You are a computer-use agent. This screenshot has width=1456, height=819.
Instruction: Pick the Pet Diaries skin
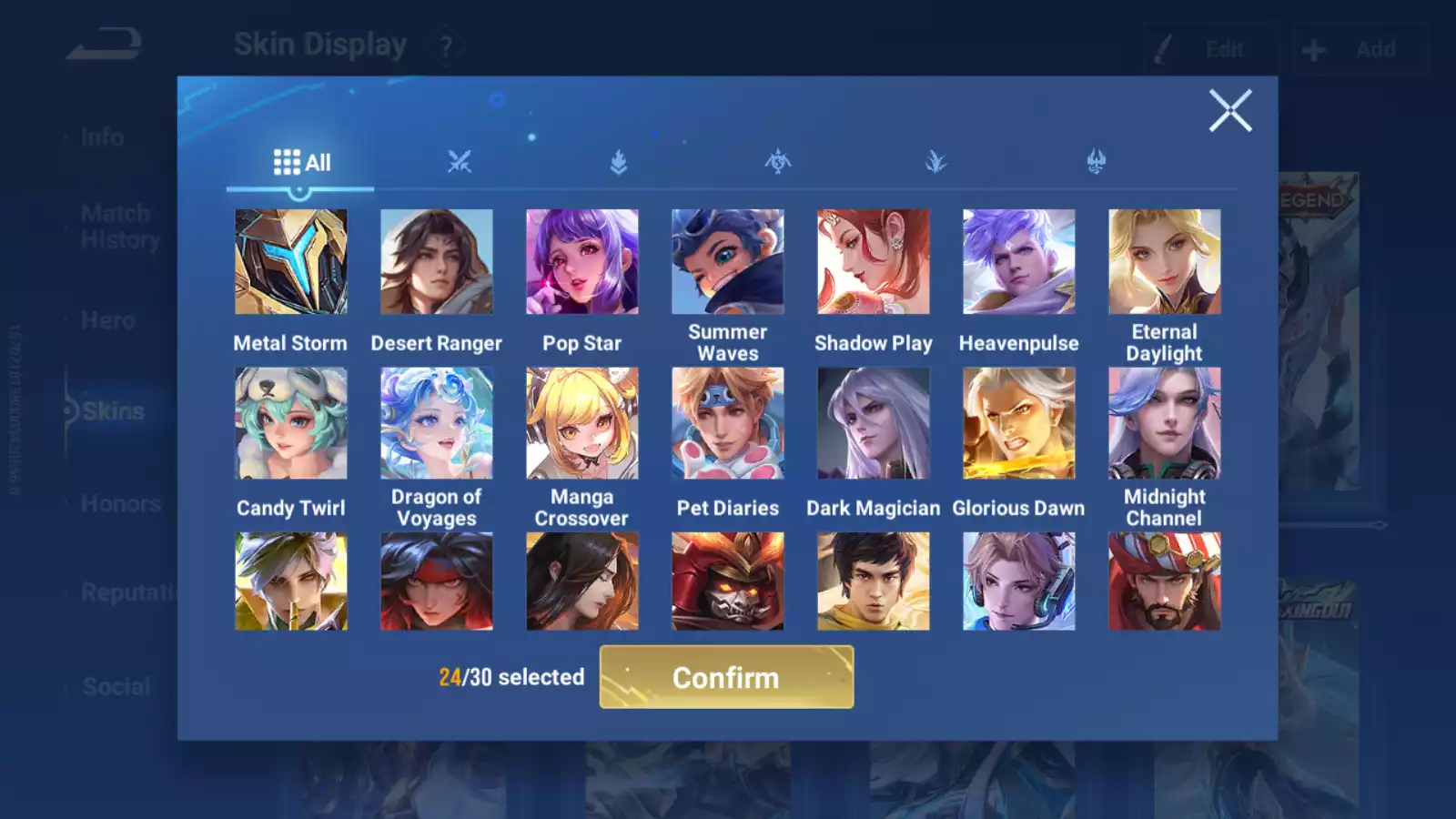click(x=728, y=423)
